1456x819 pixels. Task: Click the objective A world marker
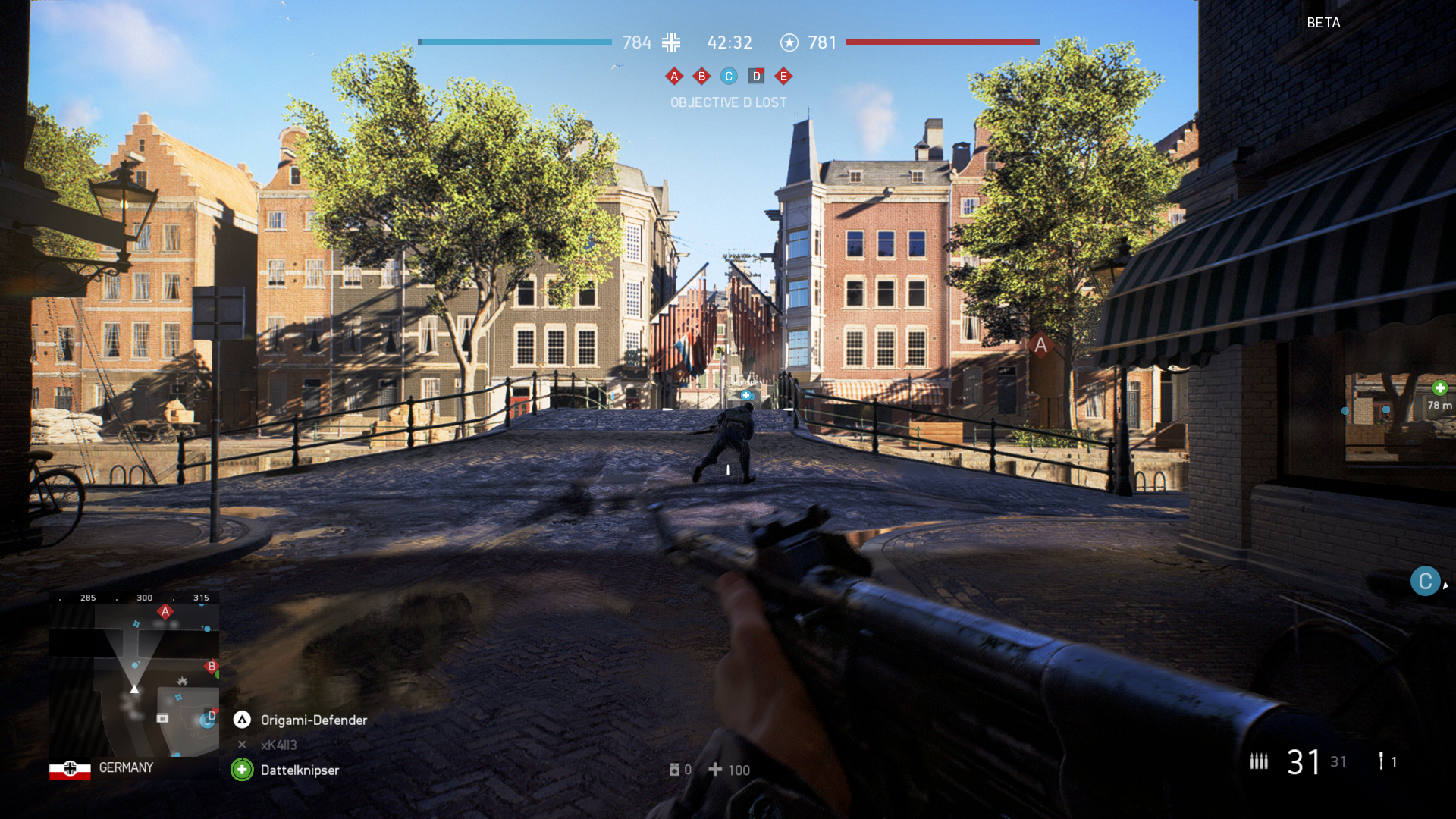pyautogui.click(x=1040, y=346)
